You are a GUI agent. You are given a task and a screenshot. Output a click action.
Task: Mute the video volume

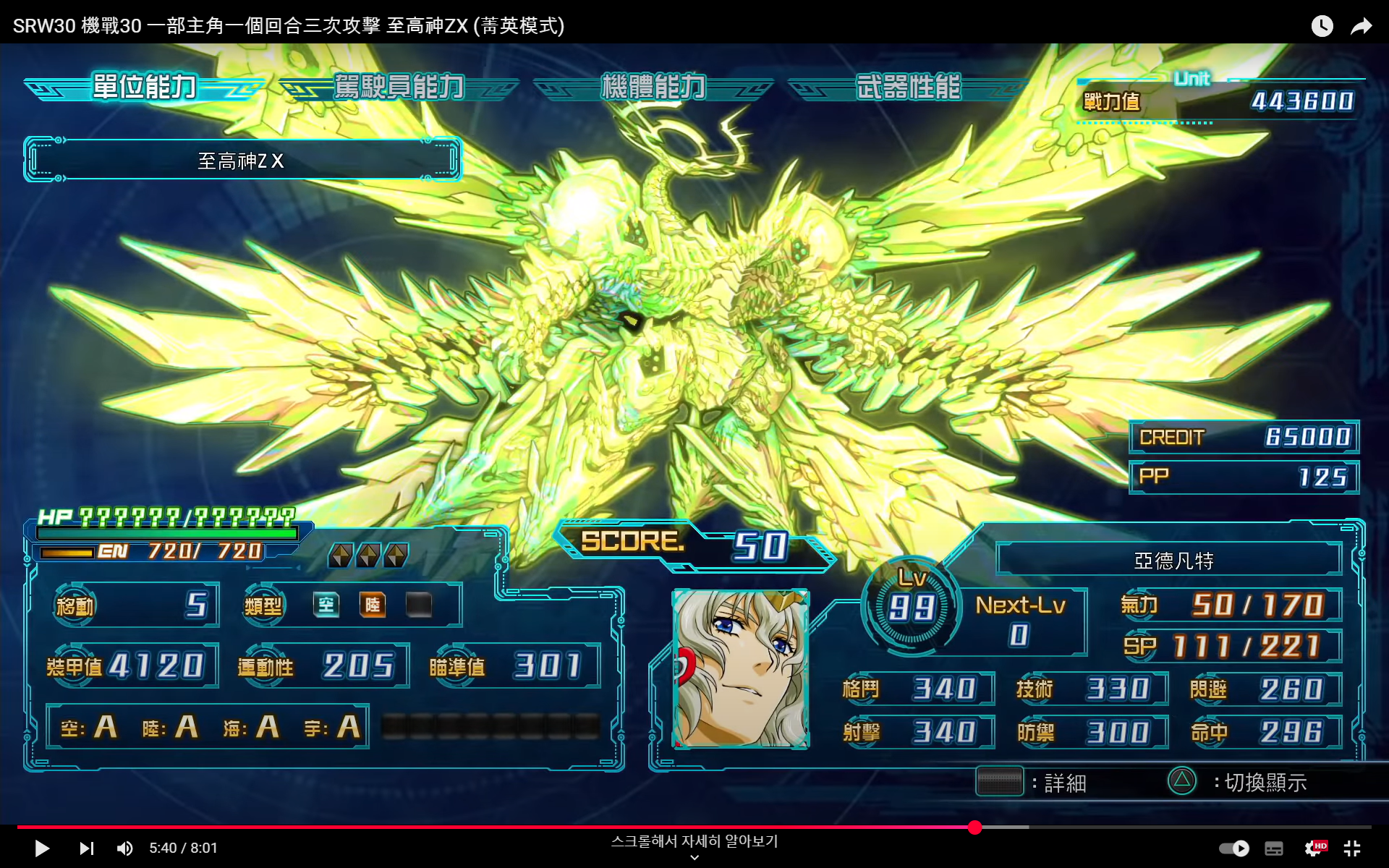point(125,848)
